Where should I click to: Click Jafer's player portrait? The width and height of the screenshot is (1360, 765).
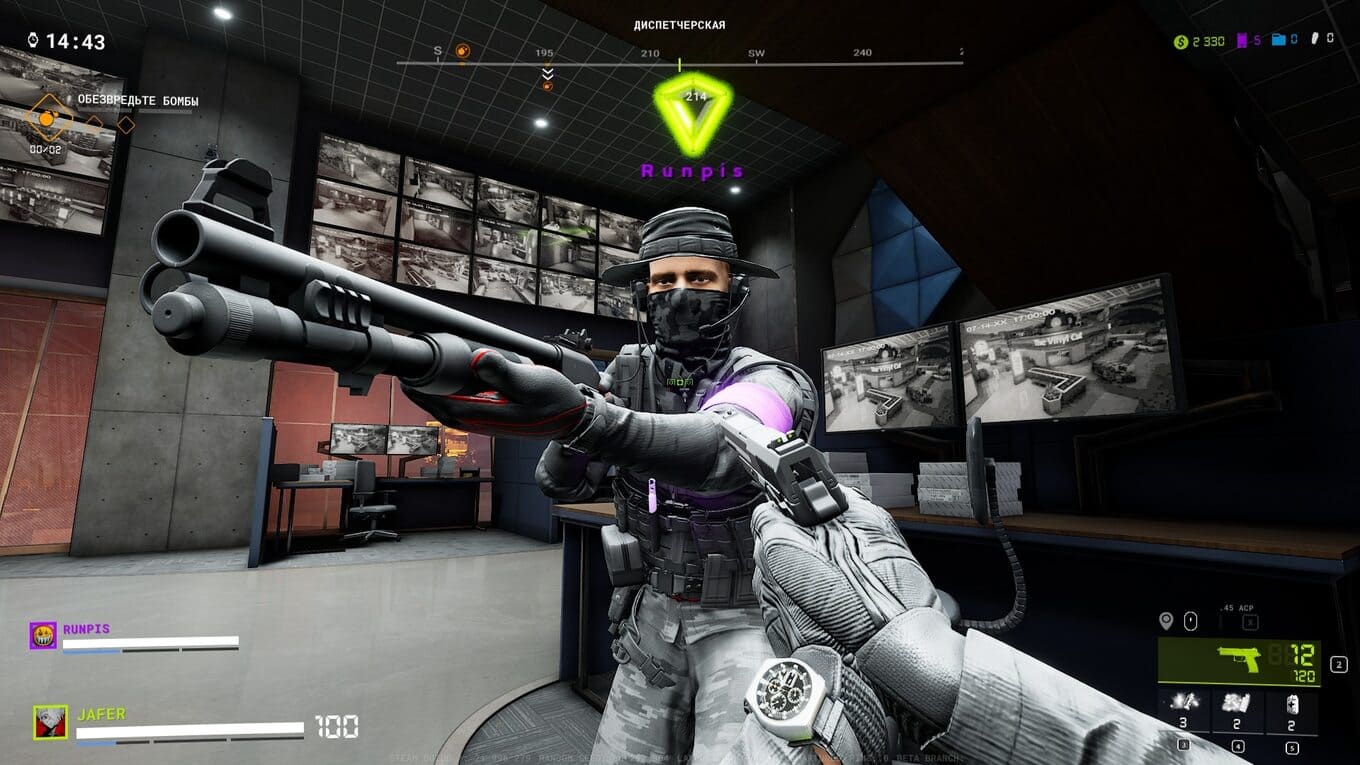50,722
